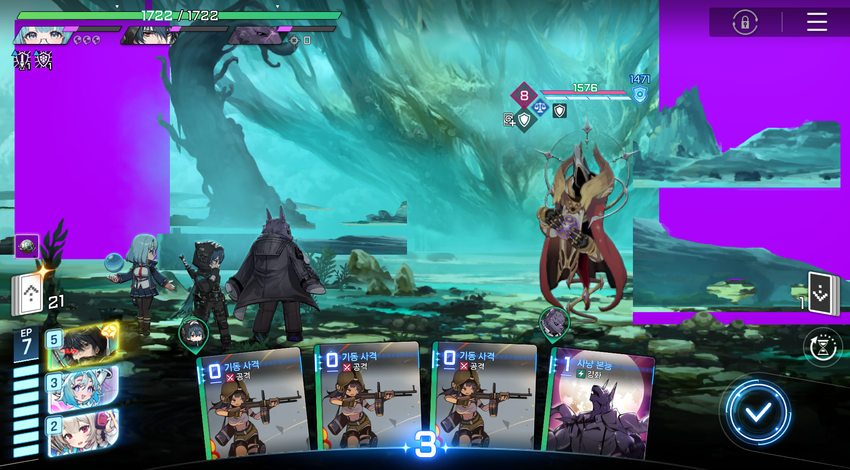Open the purple orb relic icon
The image size is (850, 470).
[x=27, y=246]
